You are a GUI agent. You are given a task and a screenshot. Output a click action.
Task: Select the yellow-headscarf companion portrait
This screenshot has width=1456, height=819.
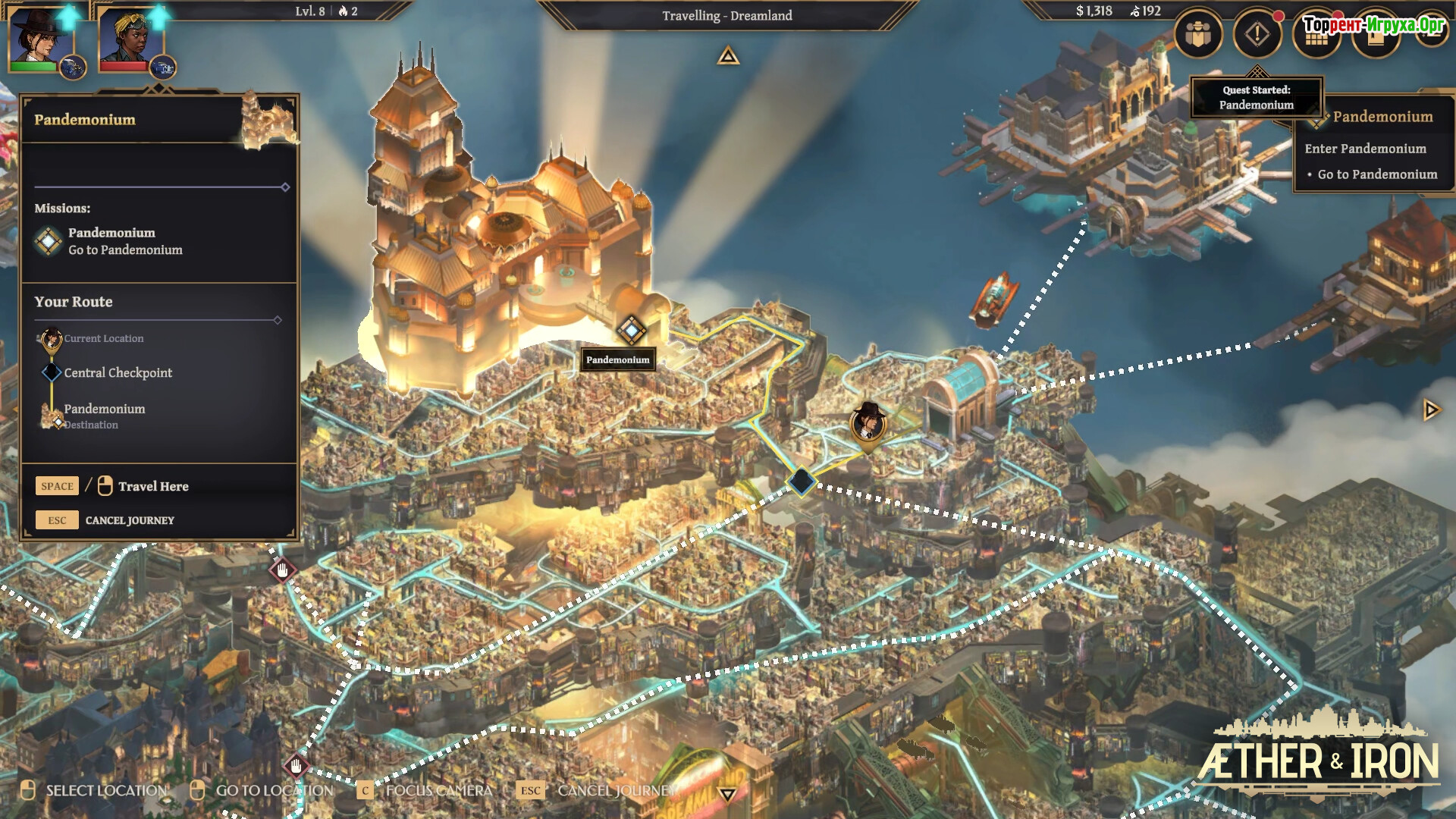coord(127,38)
